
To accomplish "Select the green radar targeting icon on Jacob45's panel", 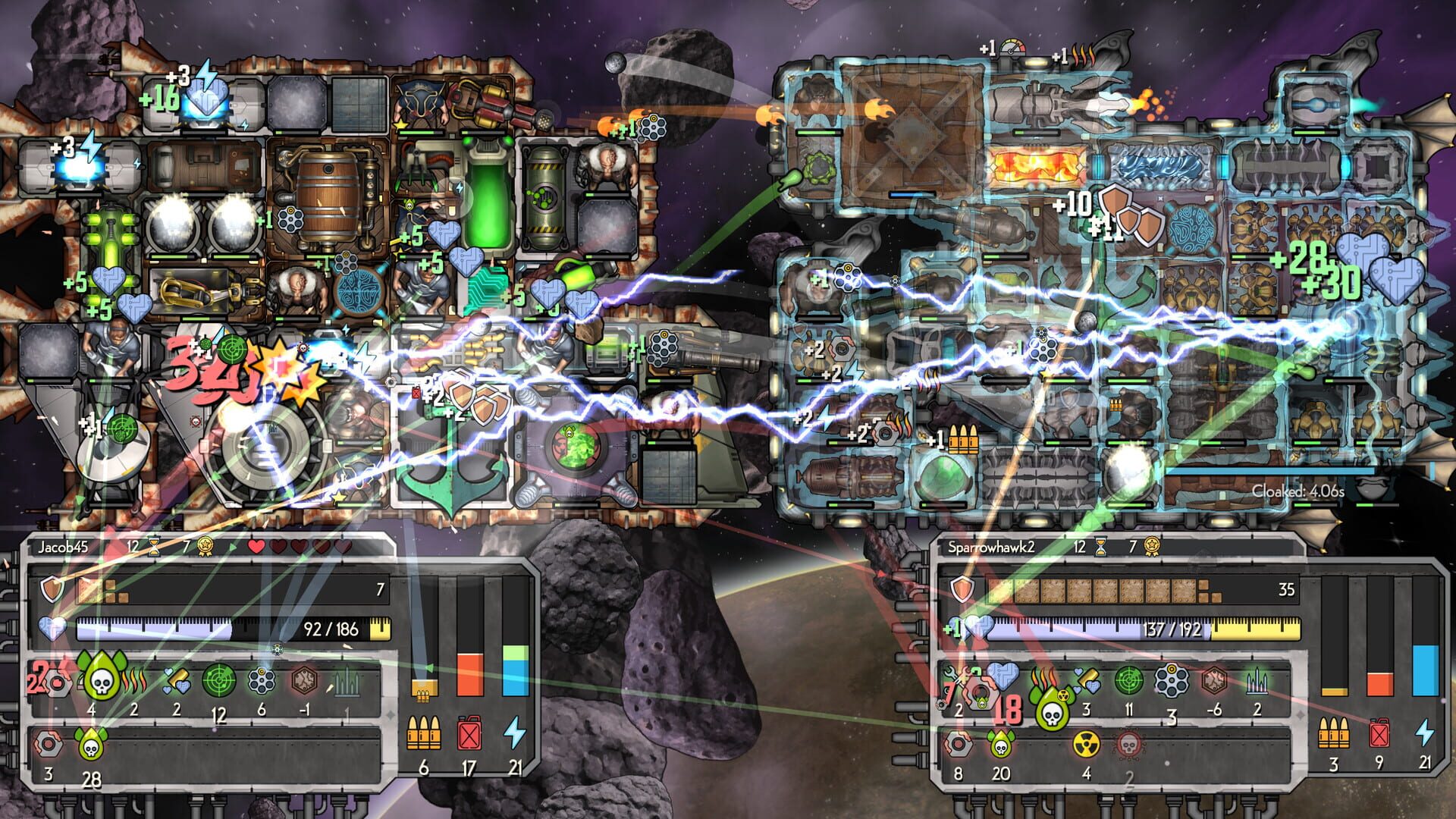I will point(218,681).
